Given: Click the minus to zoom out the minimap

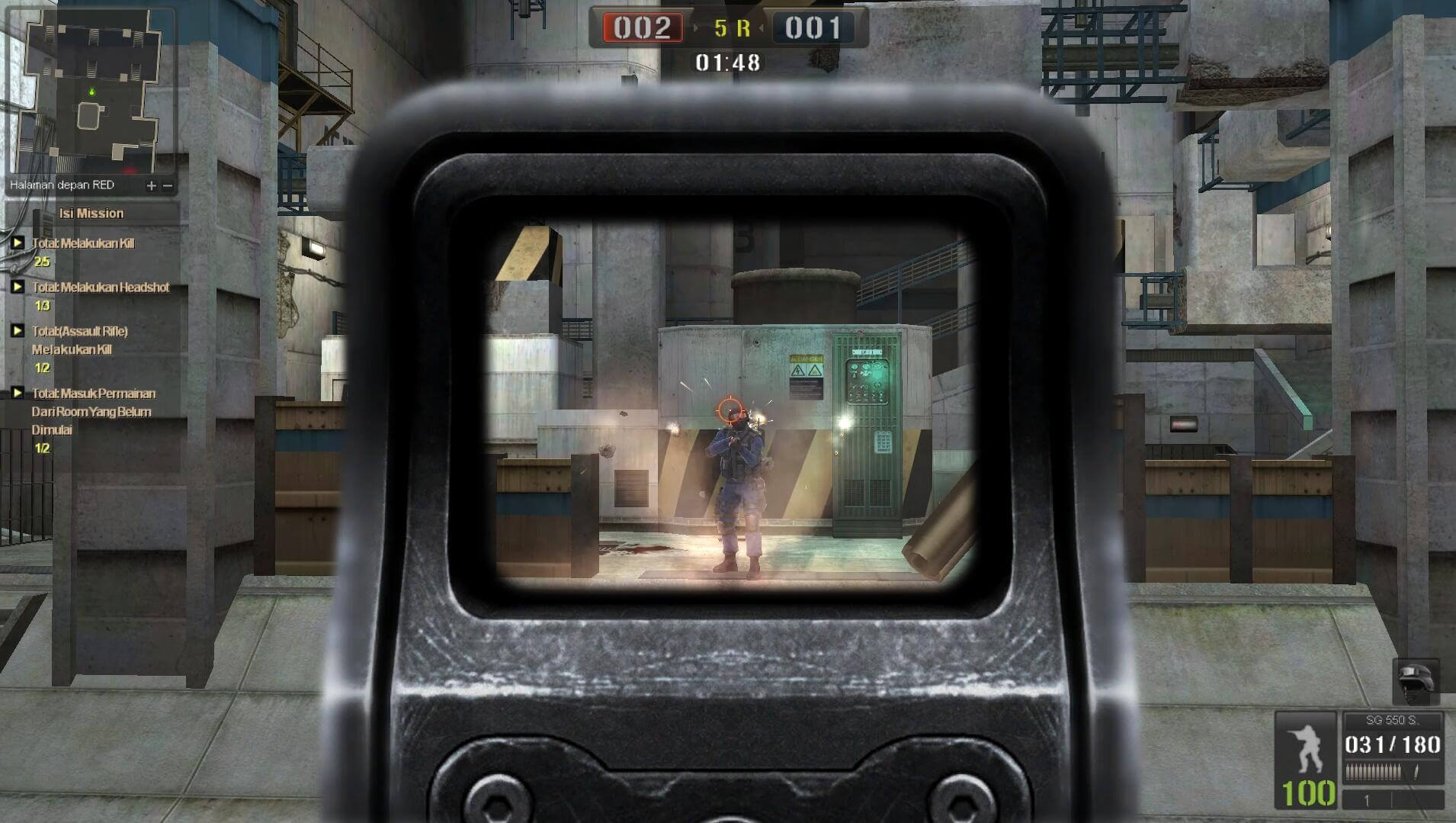Looking at the screenshot, I should (x=168, y=185).
